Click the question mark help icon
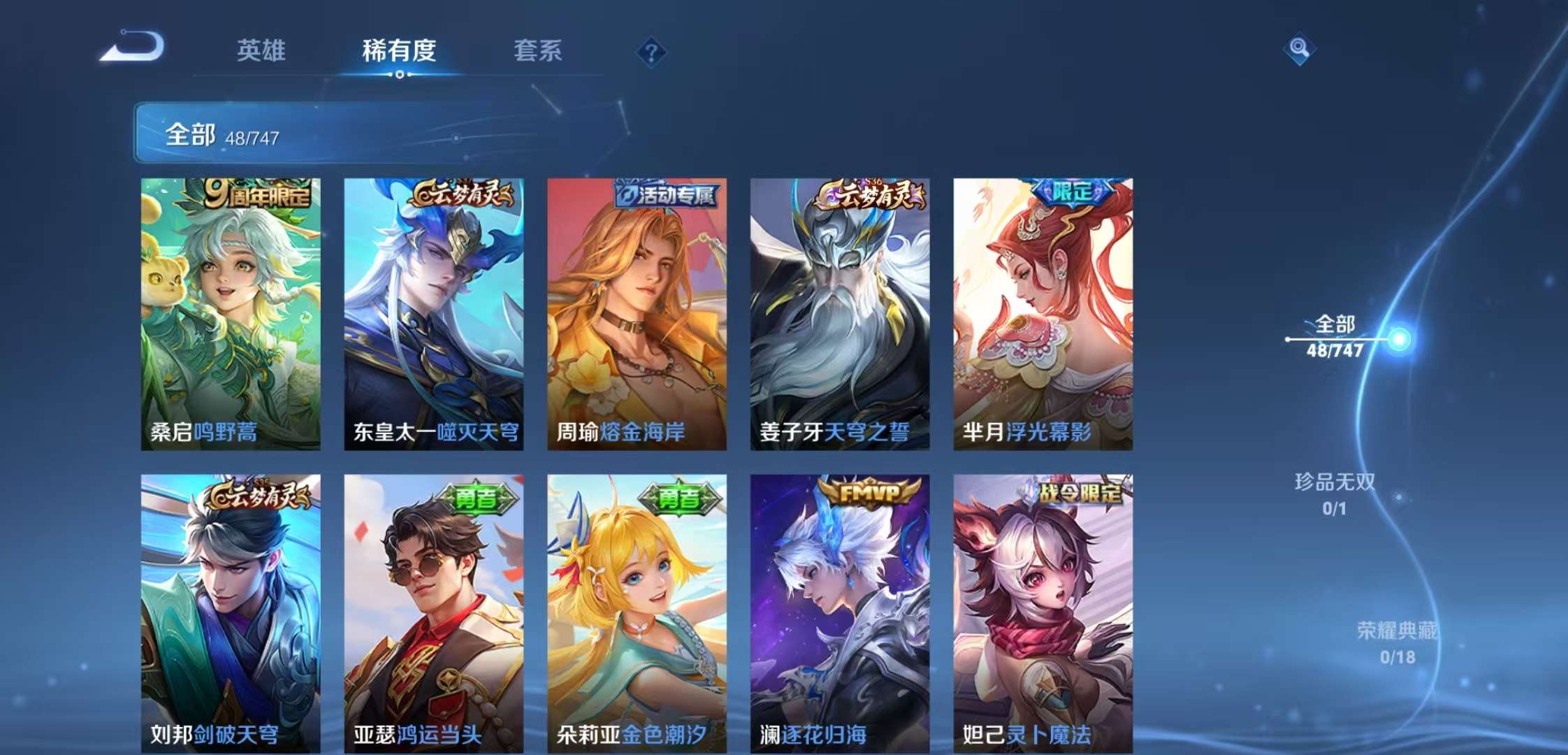1568x755 pixels. [651, 50]
